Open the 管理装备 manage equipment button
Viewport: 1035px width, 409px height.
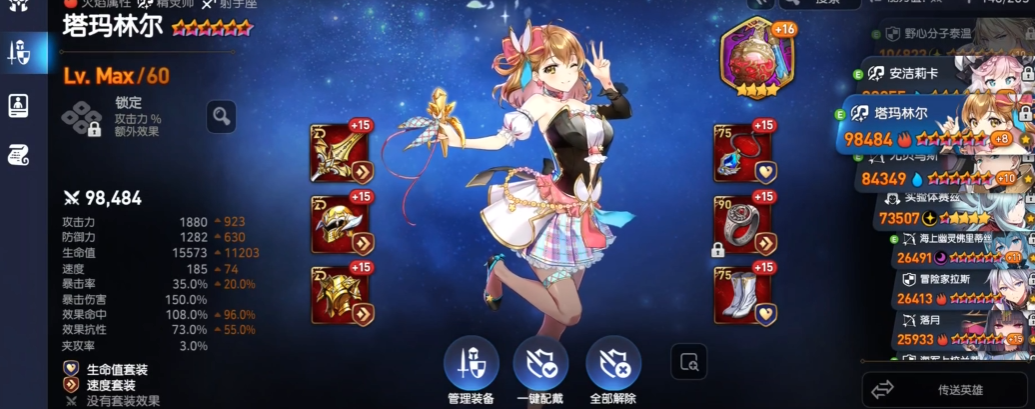pyautogui.click(x=471, y=364)
